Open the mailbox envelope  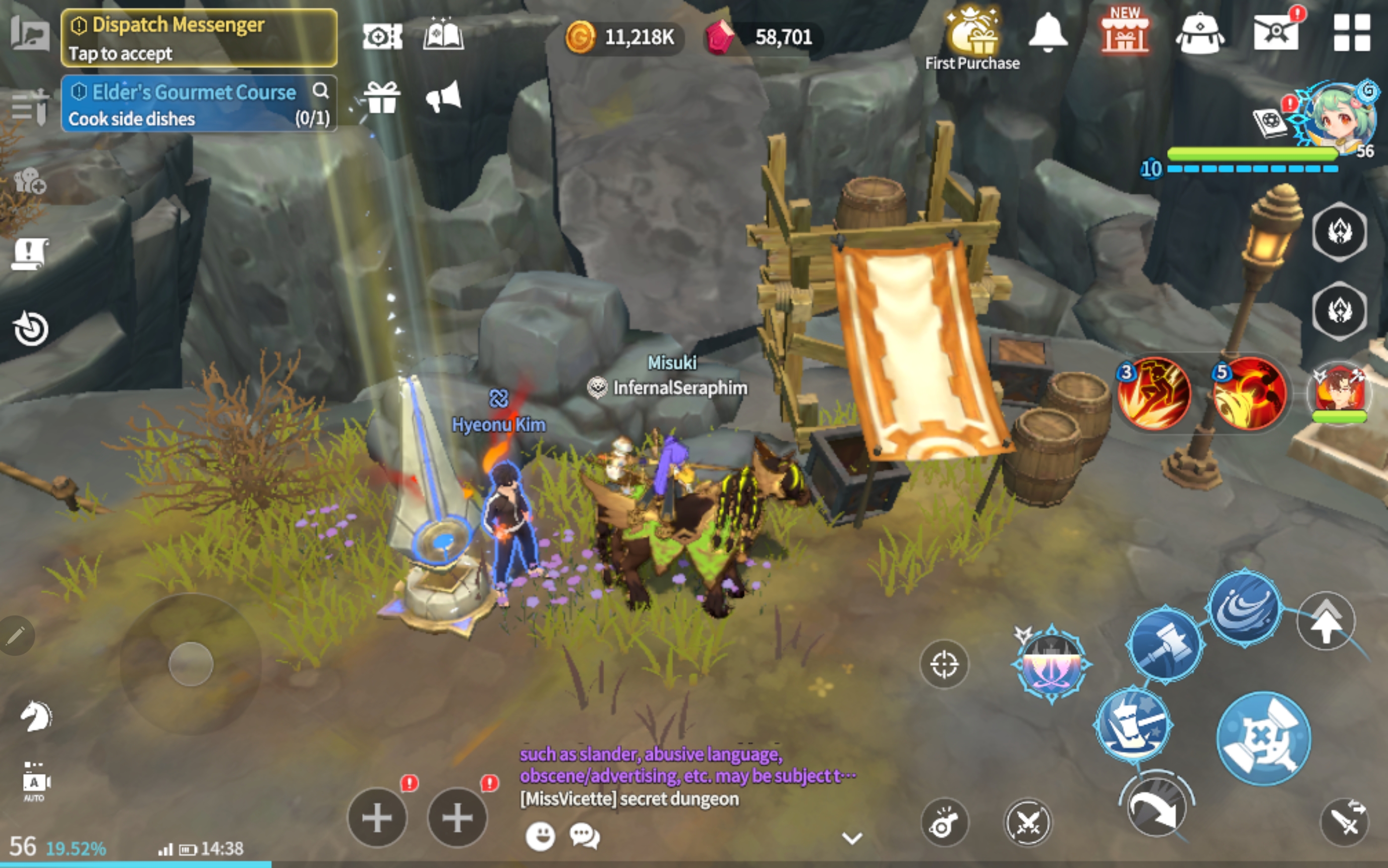[x=1276, y=32]
